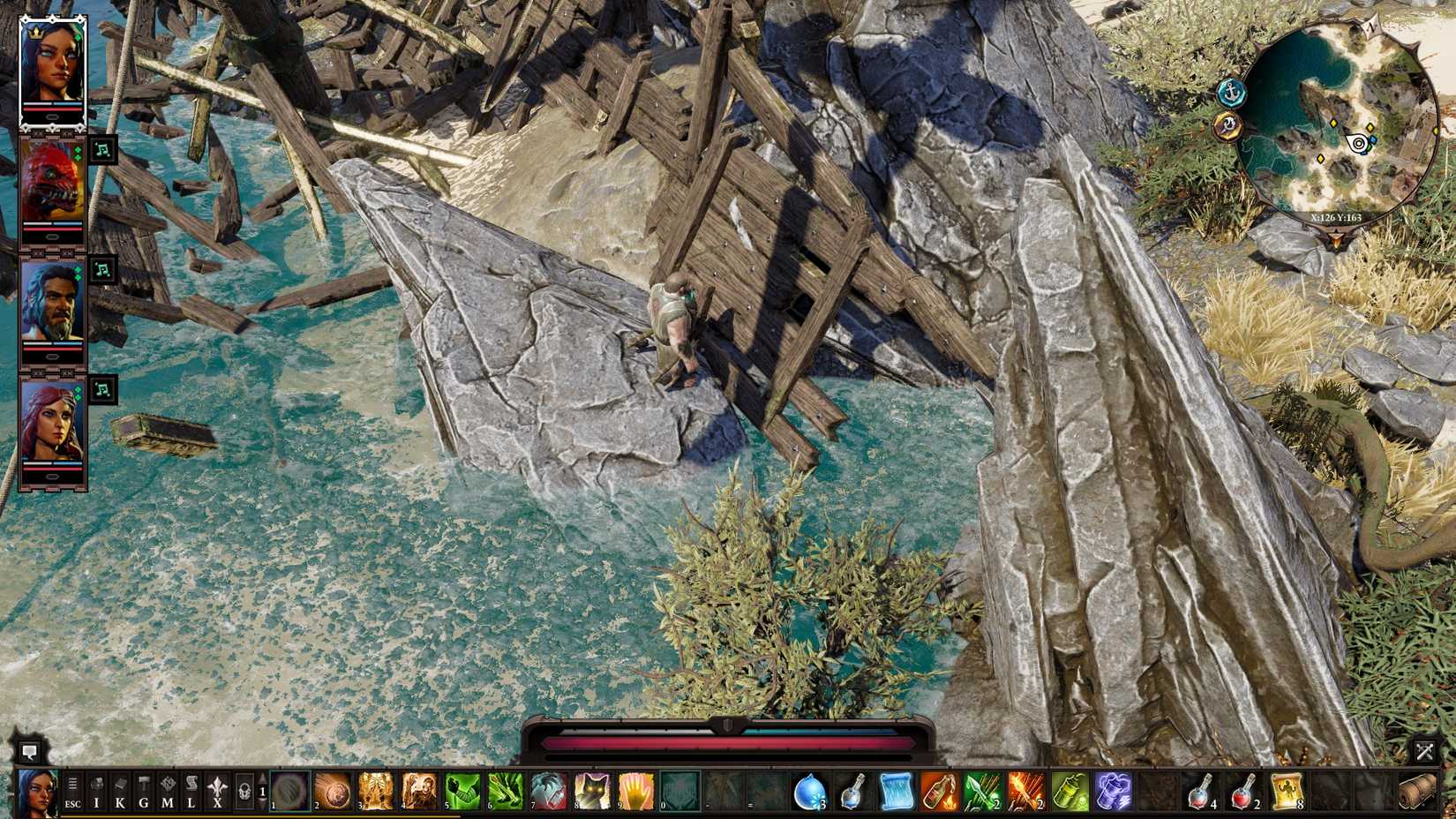Viewport: 1456px width, 819px height.
Task: Use the glowing hand healing skill in slot 9
Action: click(x=634, y=790)
